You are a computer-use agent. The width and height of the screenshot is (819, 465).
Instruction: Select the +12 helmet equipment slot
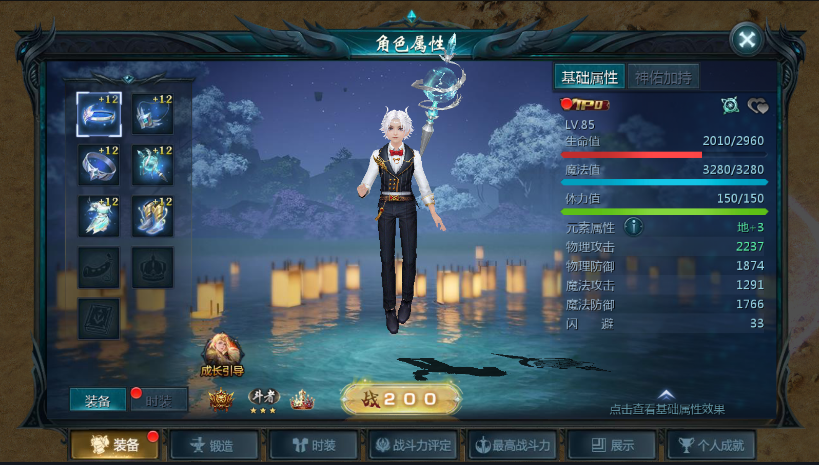(153, 114)
